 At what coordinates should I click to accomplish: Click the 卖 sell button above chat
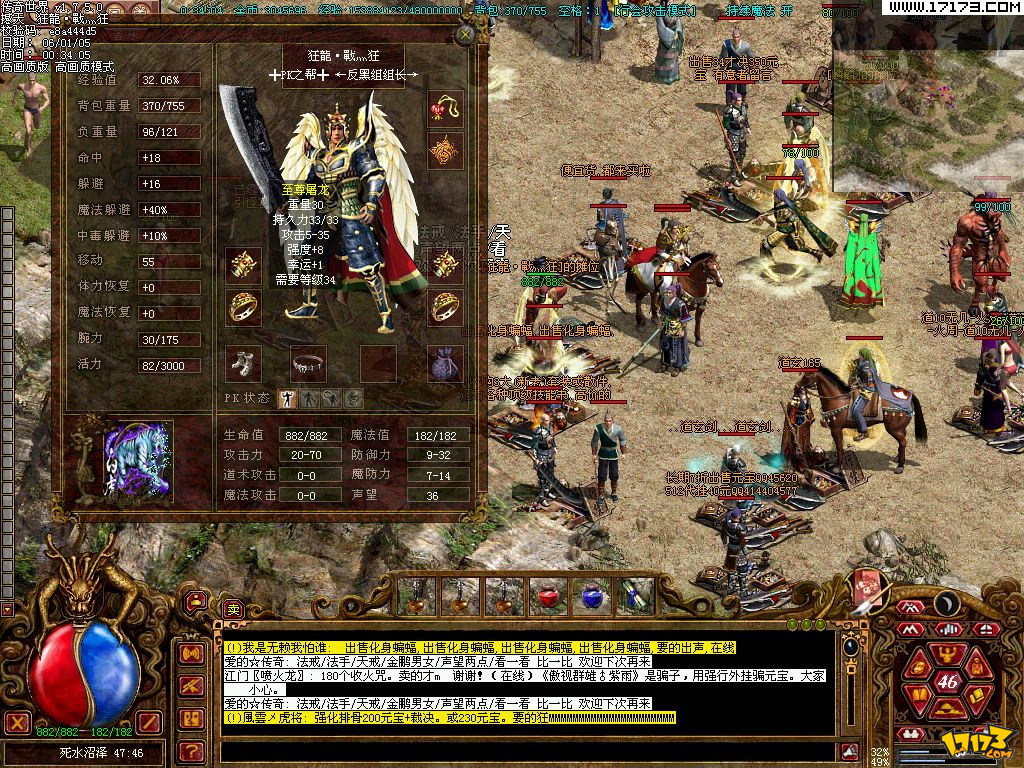click(x=232, y=608)
